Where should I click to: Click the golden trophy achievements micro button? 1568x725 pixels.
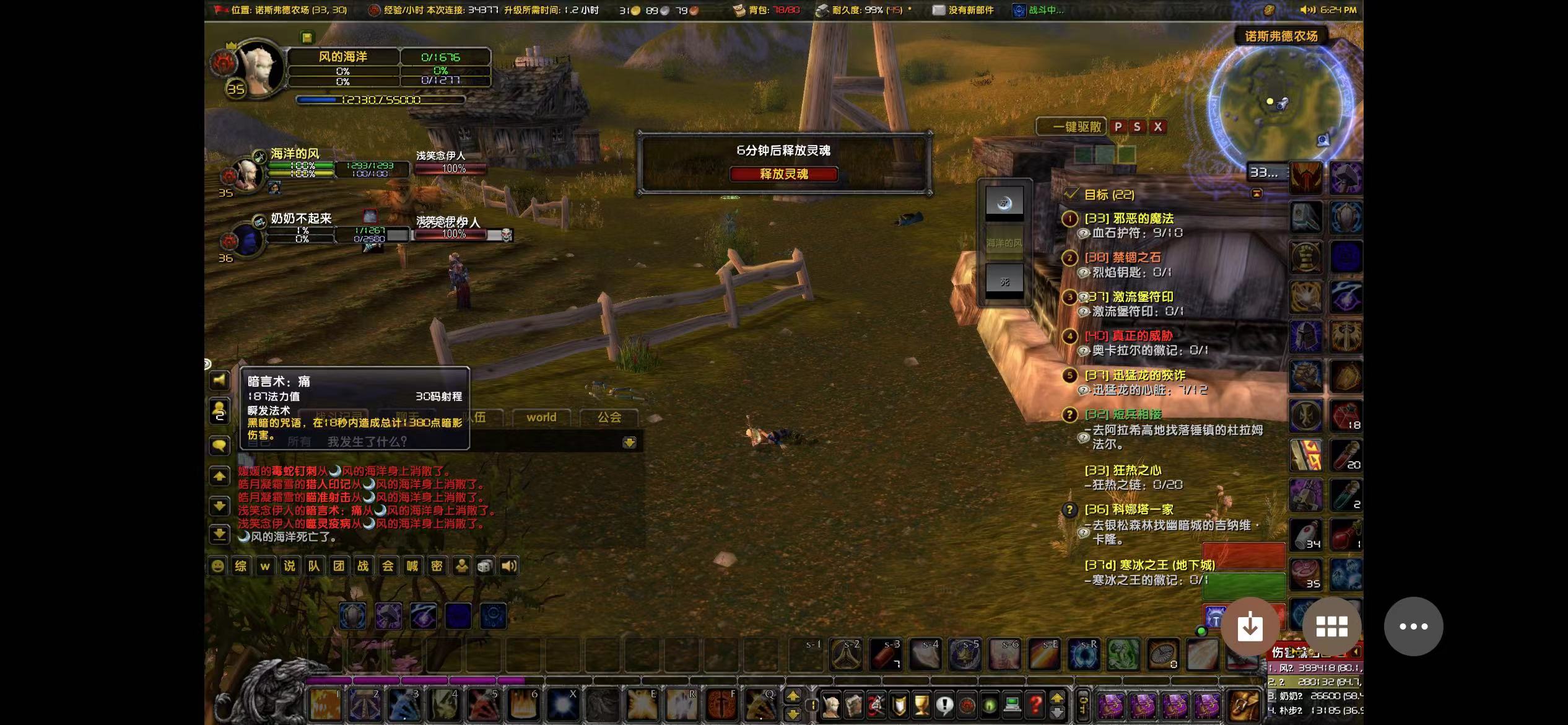point(921,705)
